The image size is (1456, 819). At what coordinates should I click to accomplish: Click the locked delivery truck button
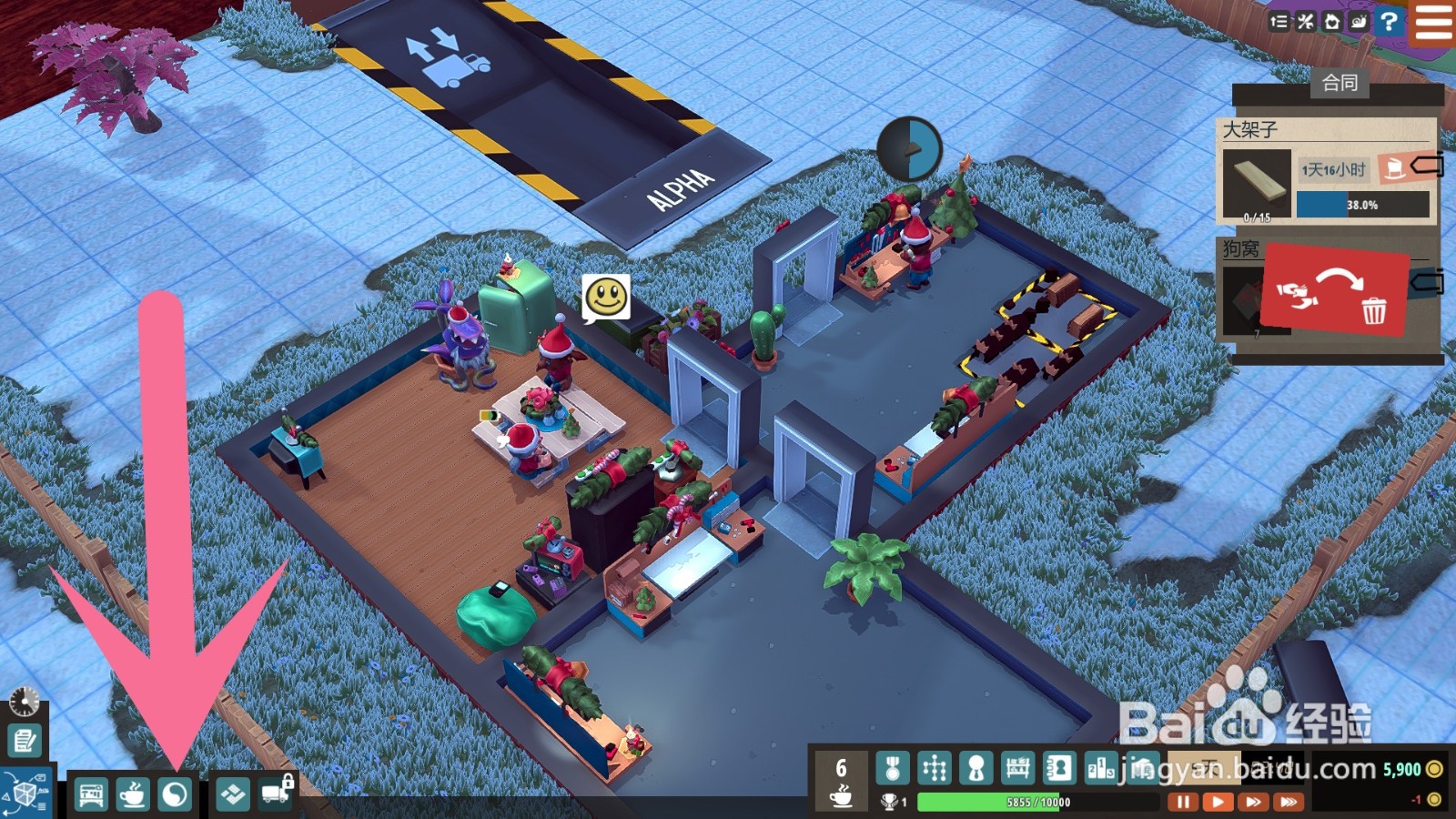tap(277, 794)
